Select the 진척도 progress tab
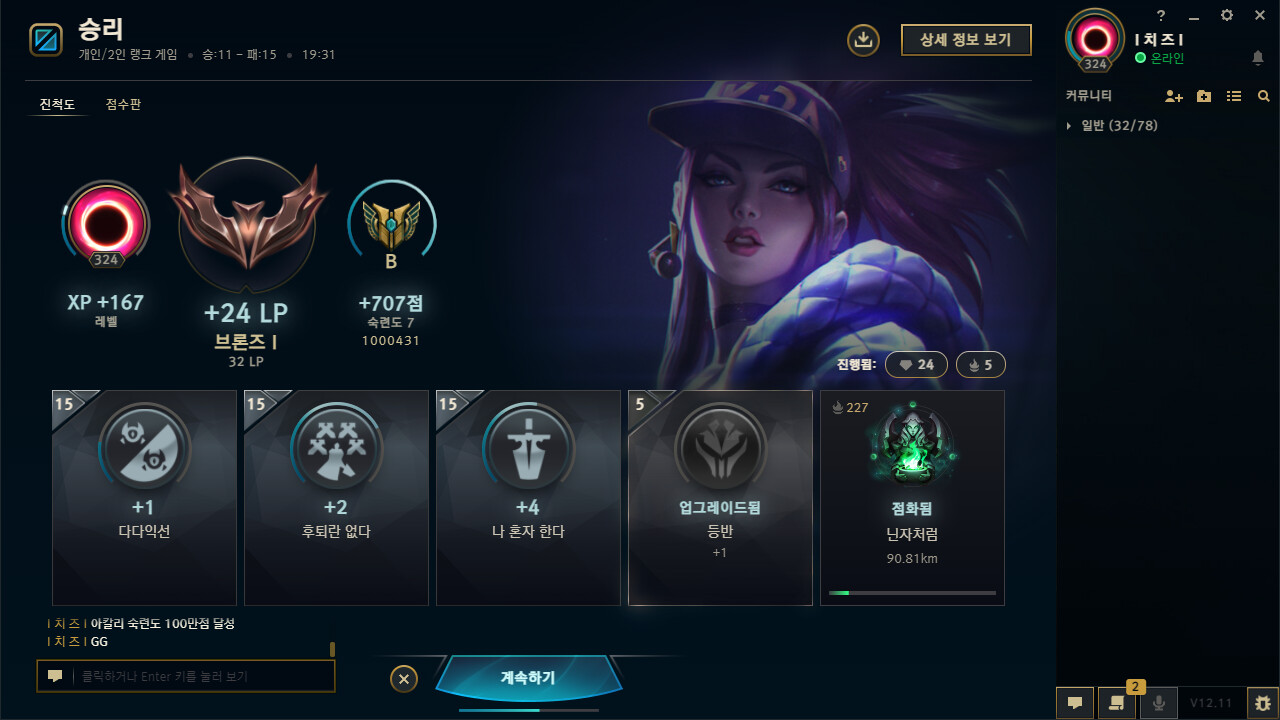This screenshot has height=720, width=1280. click(x=57, y=104)
